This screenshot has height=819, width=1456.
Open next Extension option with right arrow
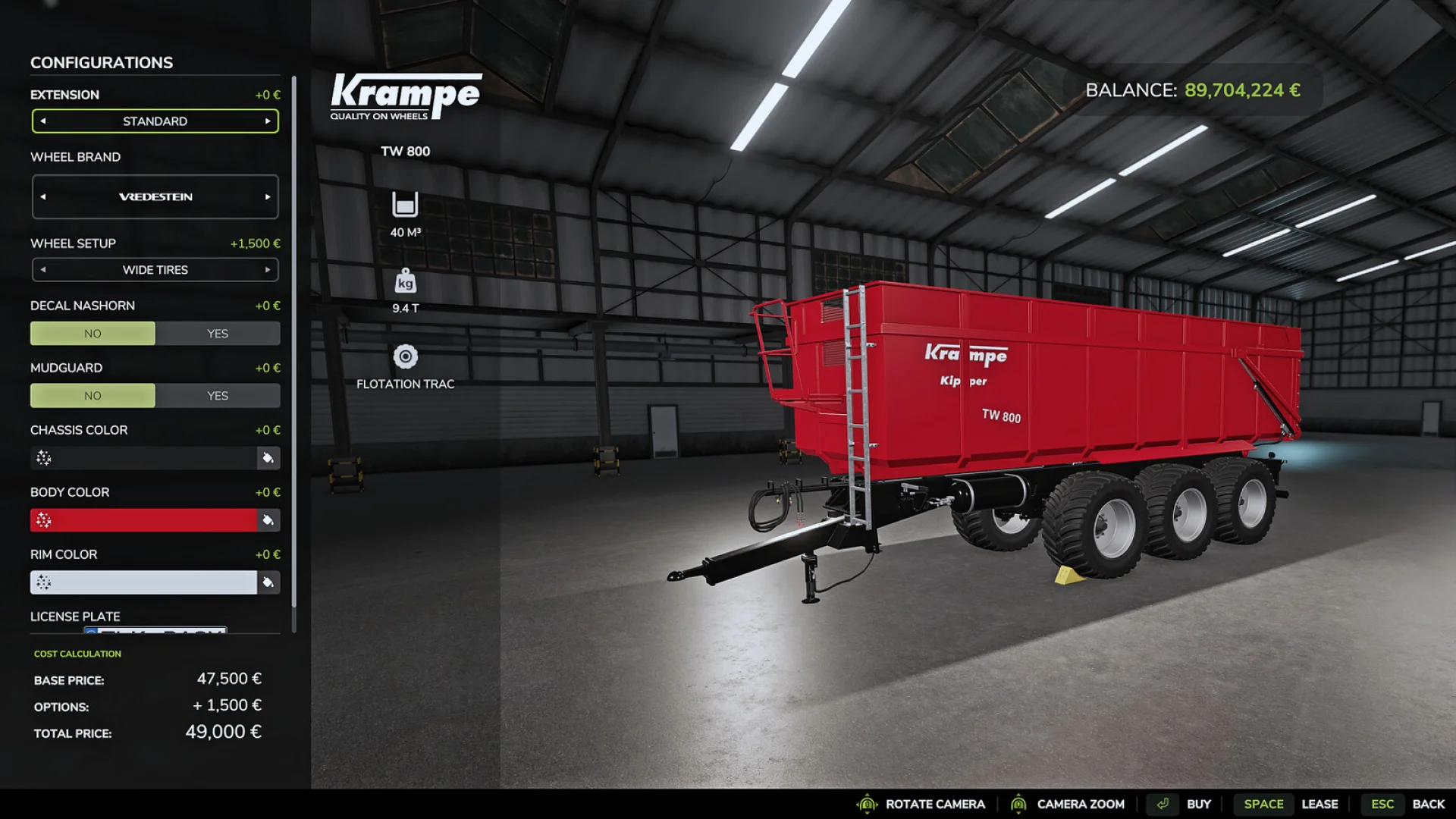pyautogui.click(x=268, y=121)
